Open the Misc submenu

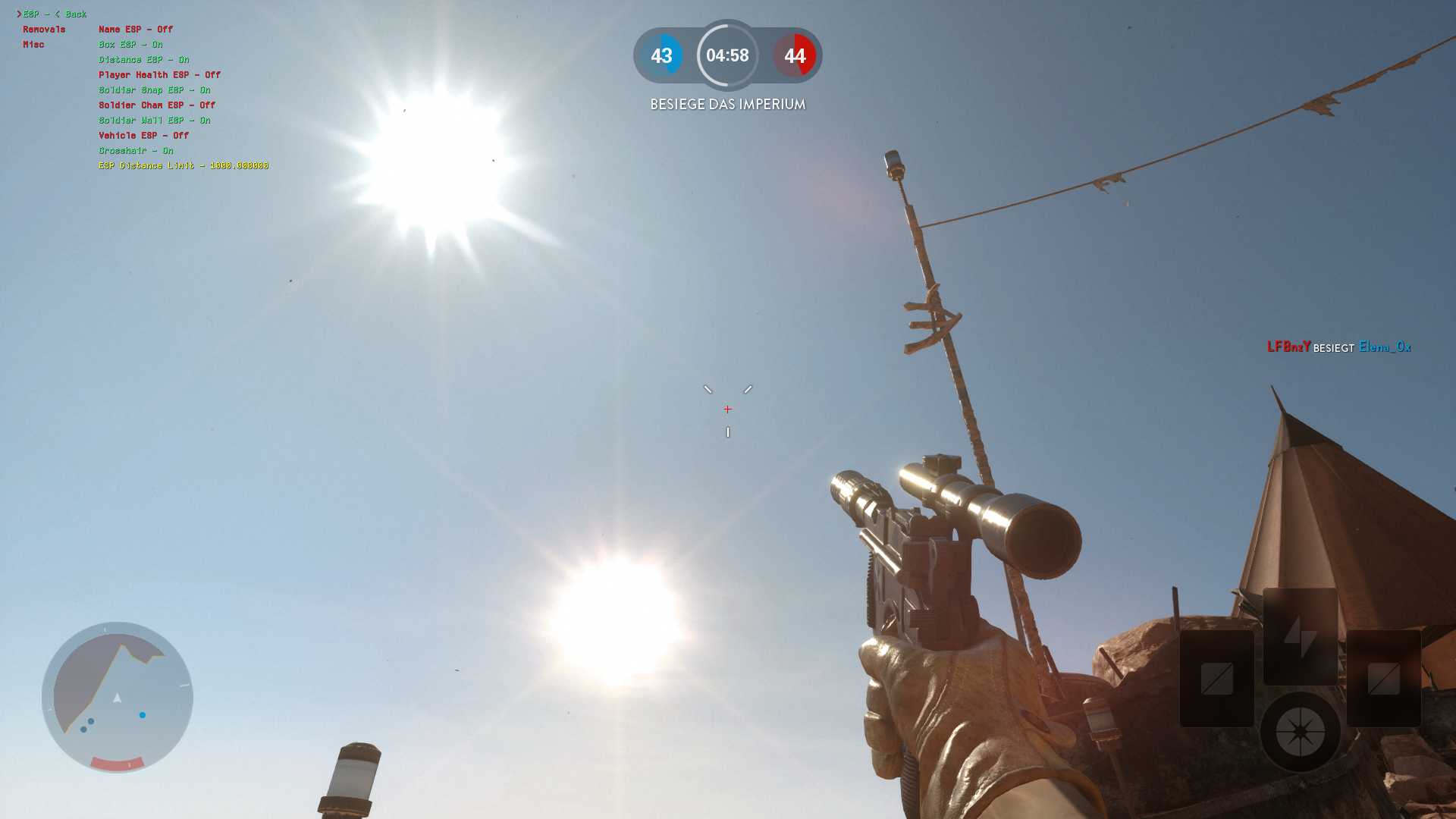(33, 44)
